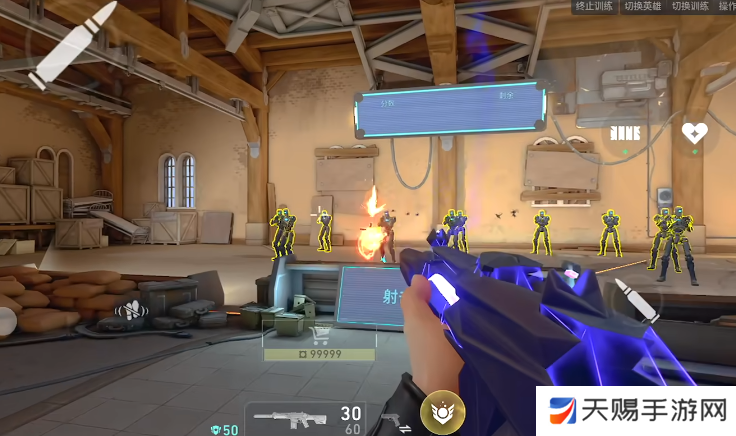This screenshot has height=436, width=736.
Task: Activate the heart-shaped healing ability
Action: 694,132
